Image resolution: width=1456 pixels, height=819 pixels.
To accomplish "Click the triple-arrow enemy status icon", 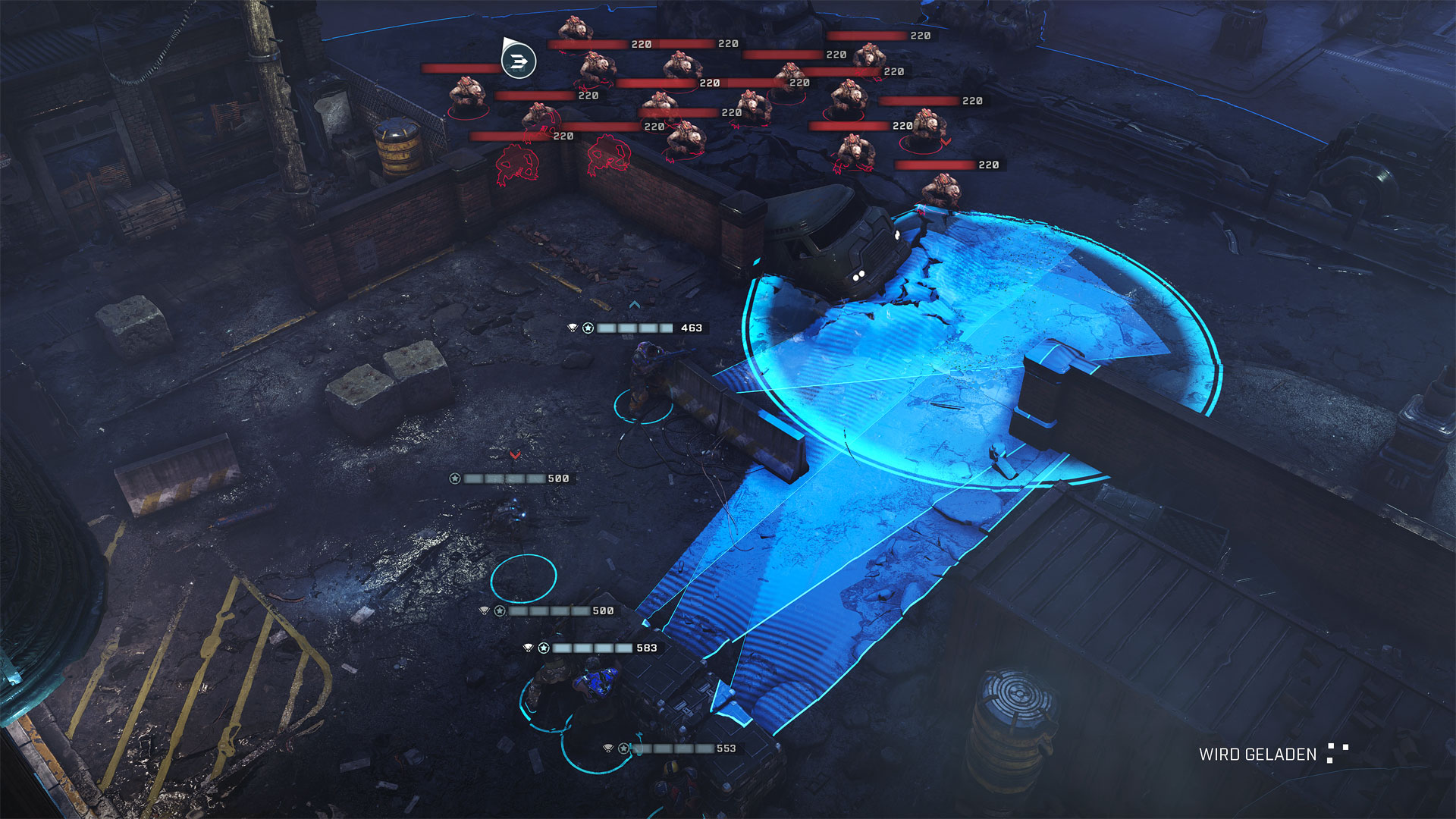I will [519, 61].
